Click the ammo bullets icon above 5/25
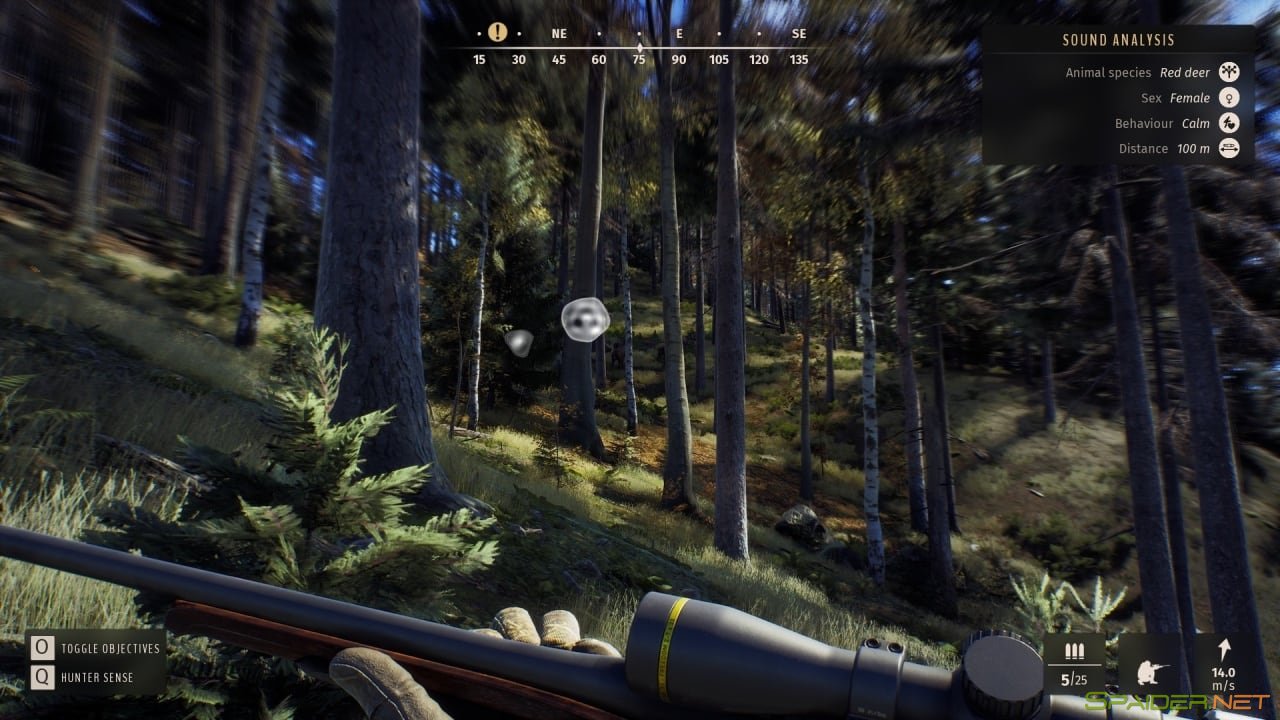 (1075, 651)
